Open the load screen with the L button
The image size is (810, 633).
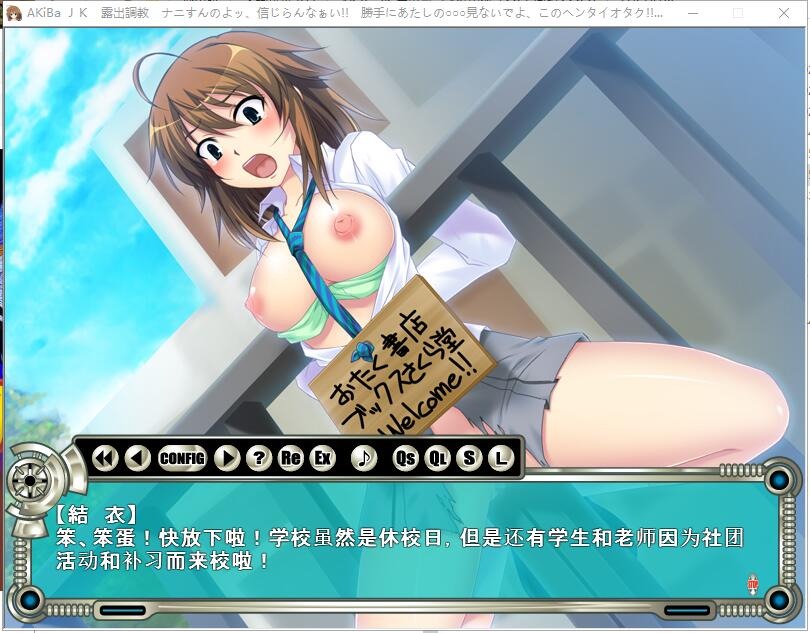(501, 458)
